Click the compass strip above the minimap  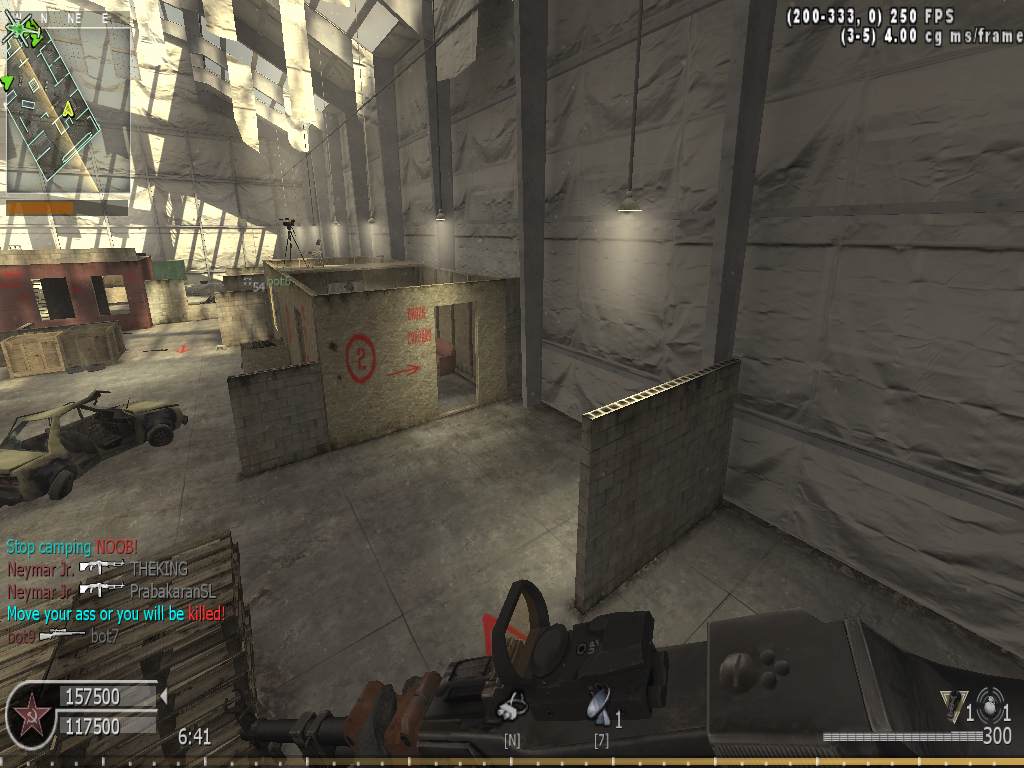pyautogui.click(x=66, y=17)
